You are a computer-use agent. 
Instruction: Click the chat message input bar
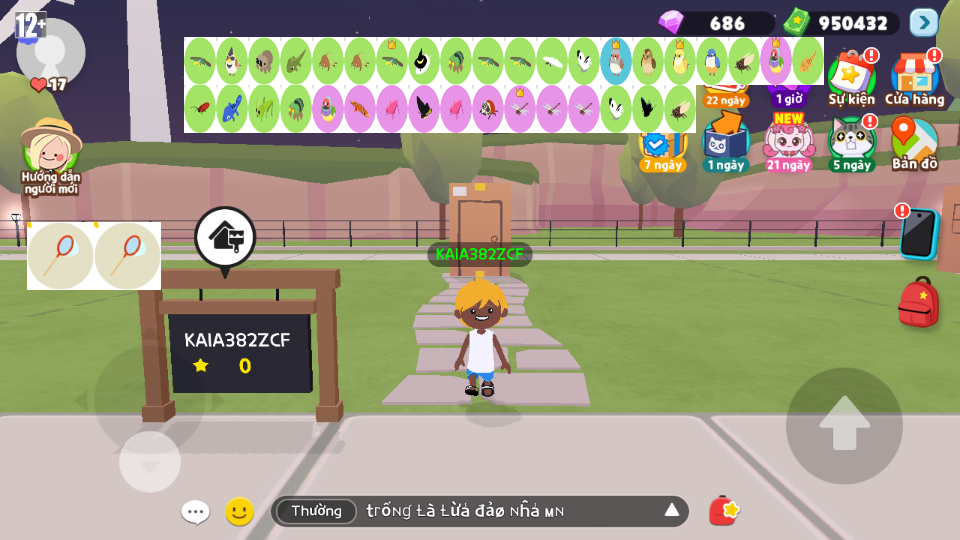pyautogui.click(x=500, y=511)
